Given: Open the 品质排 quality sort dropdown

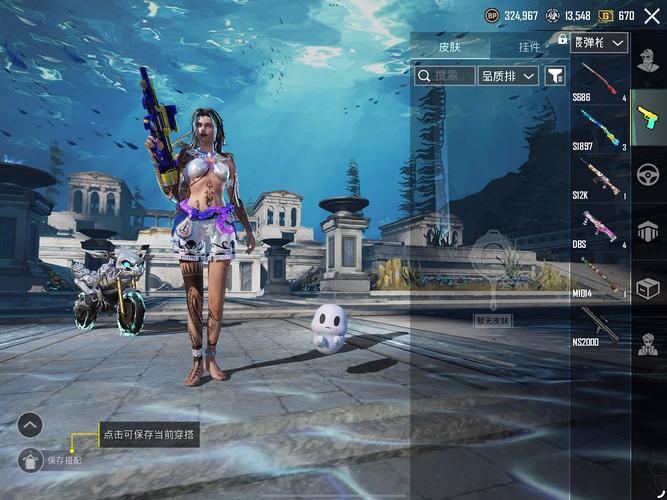Looking at the screenshot, I should click(x=509, y=75).
